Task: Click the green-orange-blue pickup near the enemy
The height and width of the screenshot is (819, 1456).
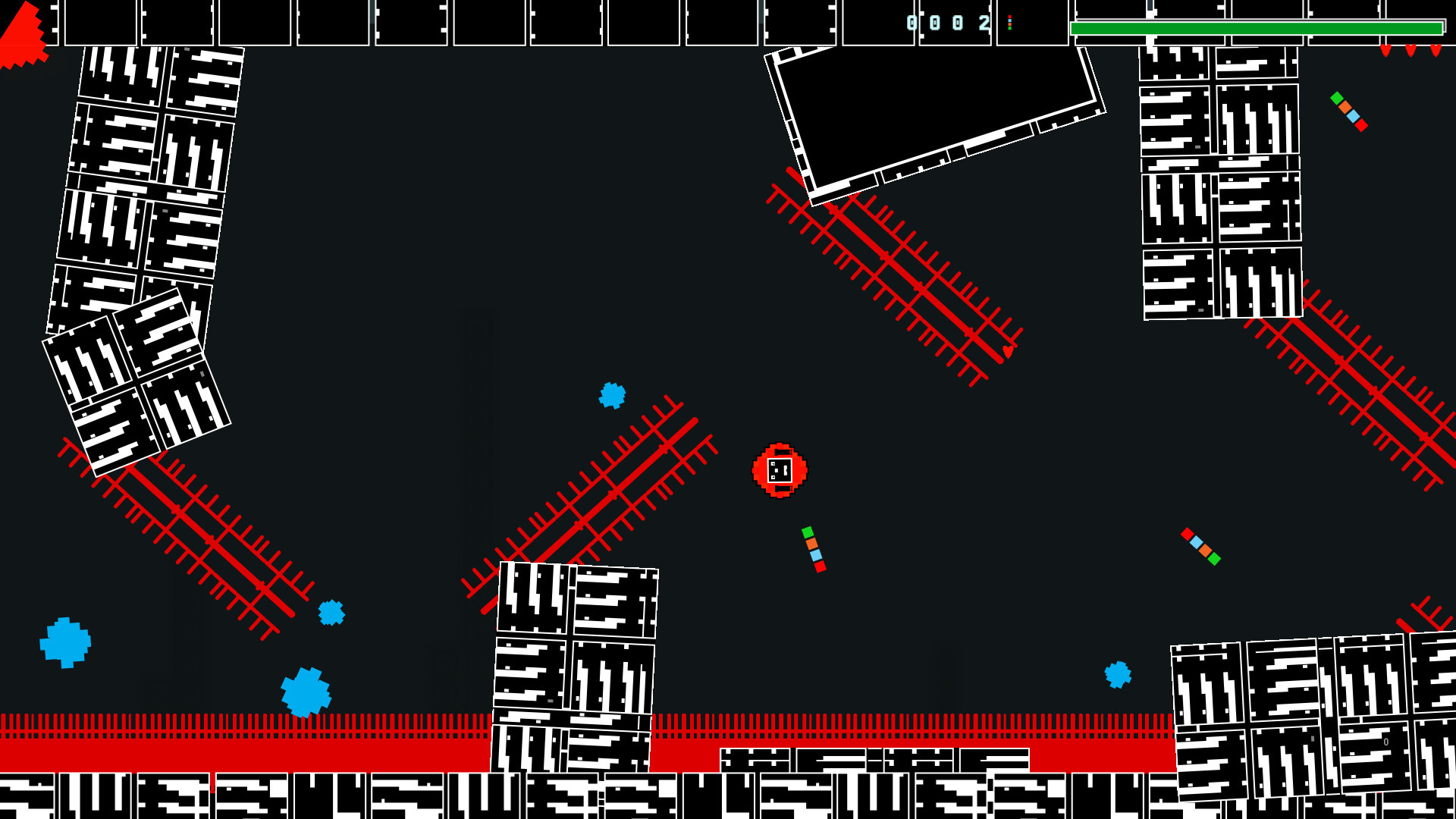Action: [x=813, y=548]
